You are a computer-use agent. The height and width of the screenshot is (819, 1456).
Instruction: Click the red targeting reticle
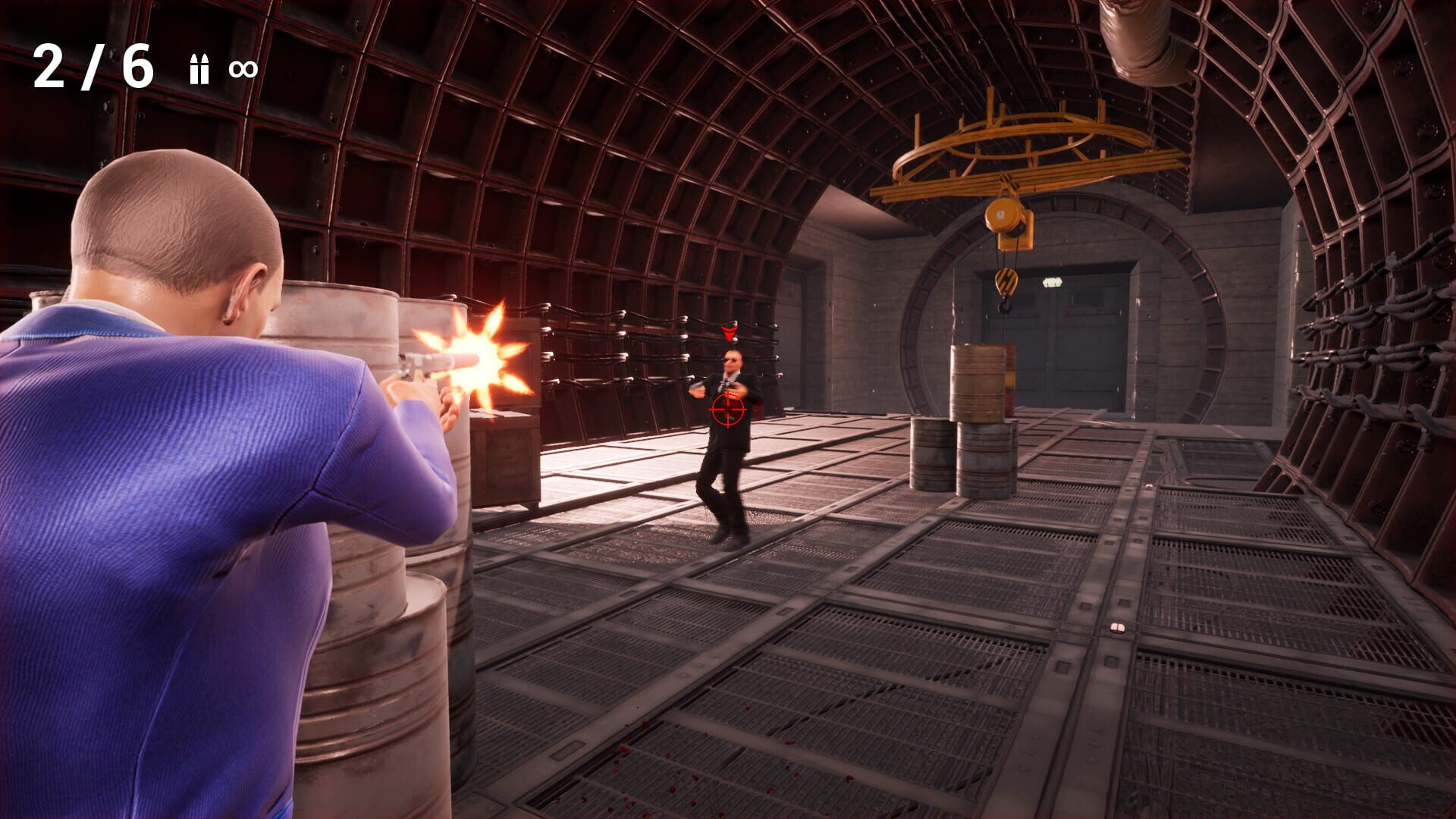728,409
